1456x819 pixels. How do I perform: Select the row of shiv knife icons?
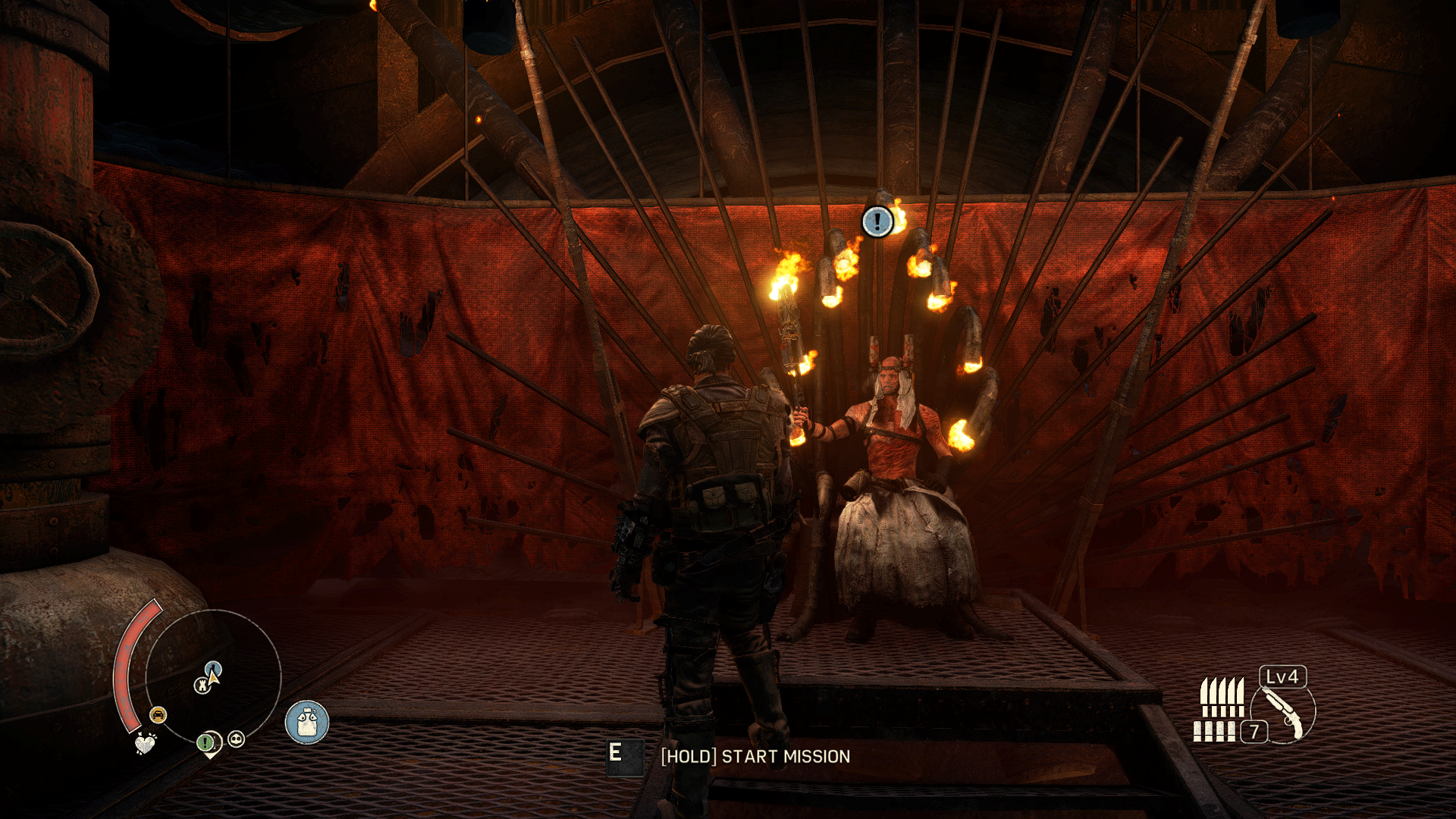click(x=1222, y=696)
